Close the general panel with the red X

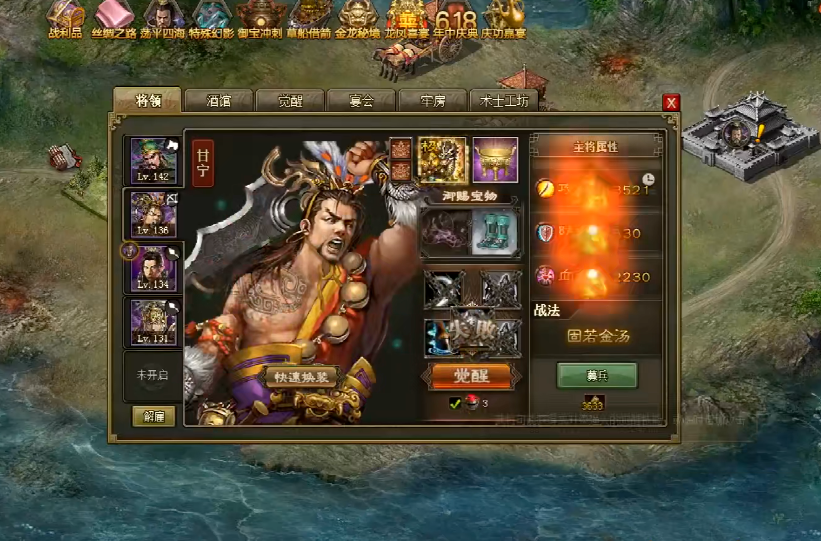click(671, 102)
